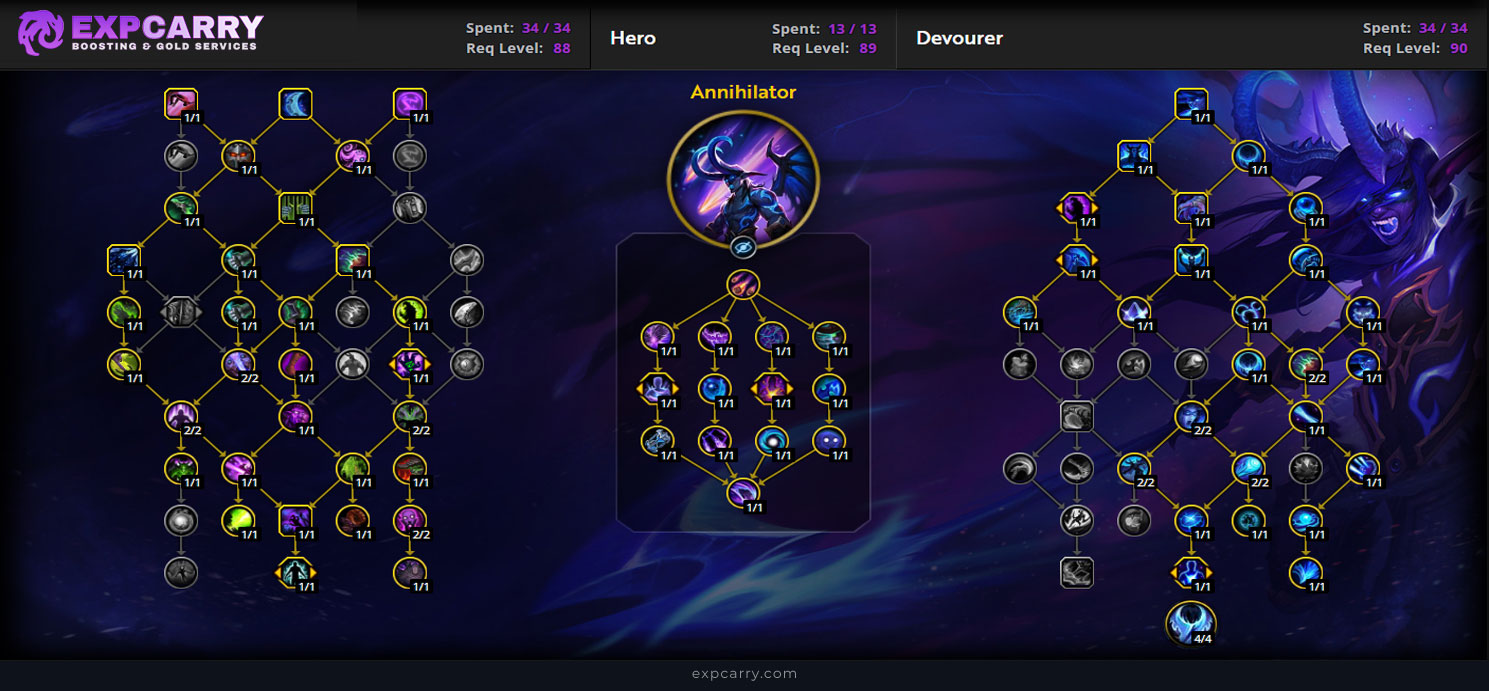Click the grey unselected octagonal choice node
This screenshot has width=1489, height=691.
pyautogui.click(x=181, y=312)
